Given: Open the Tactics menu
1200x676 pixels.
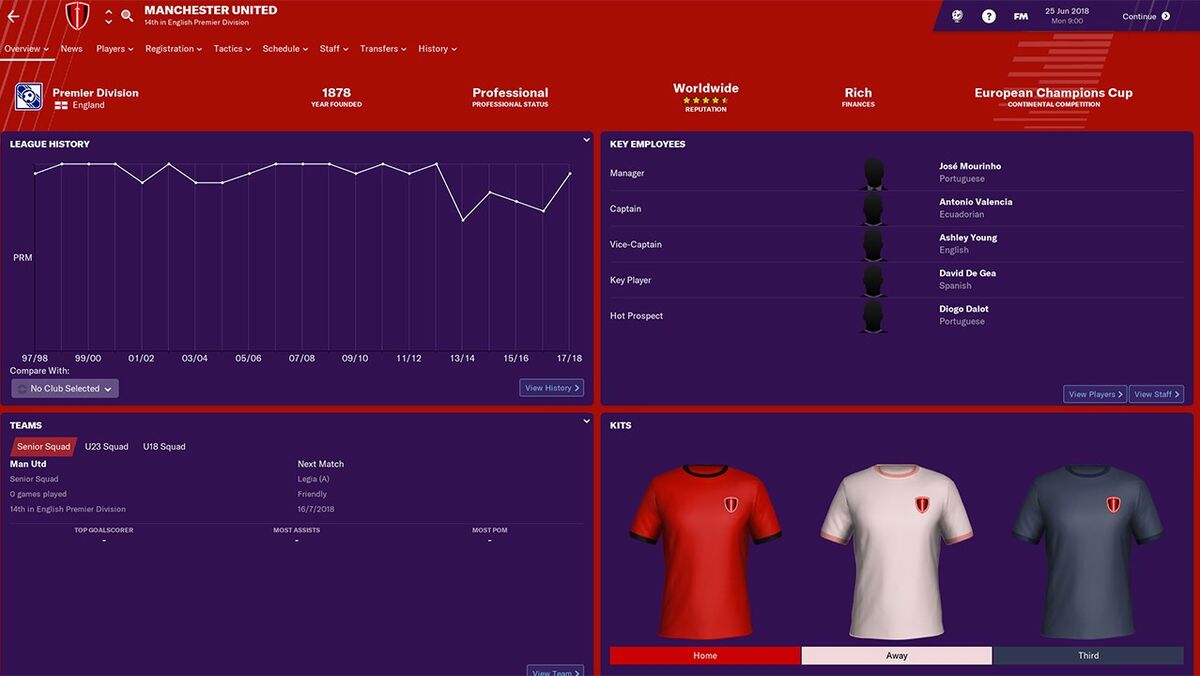Looking at the screenshot, I should point(232,49).
